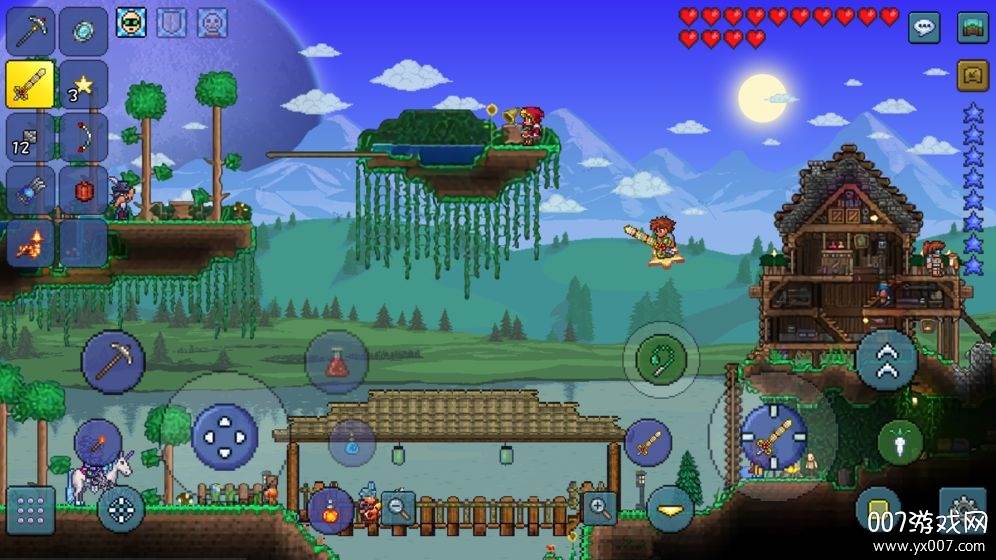This screenshot has height=560, width=996.
Task: Fire the green grappling hook button
Action: click(661, 359)
